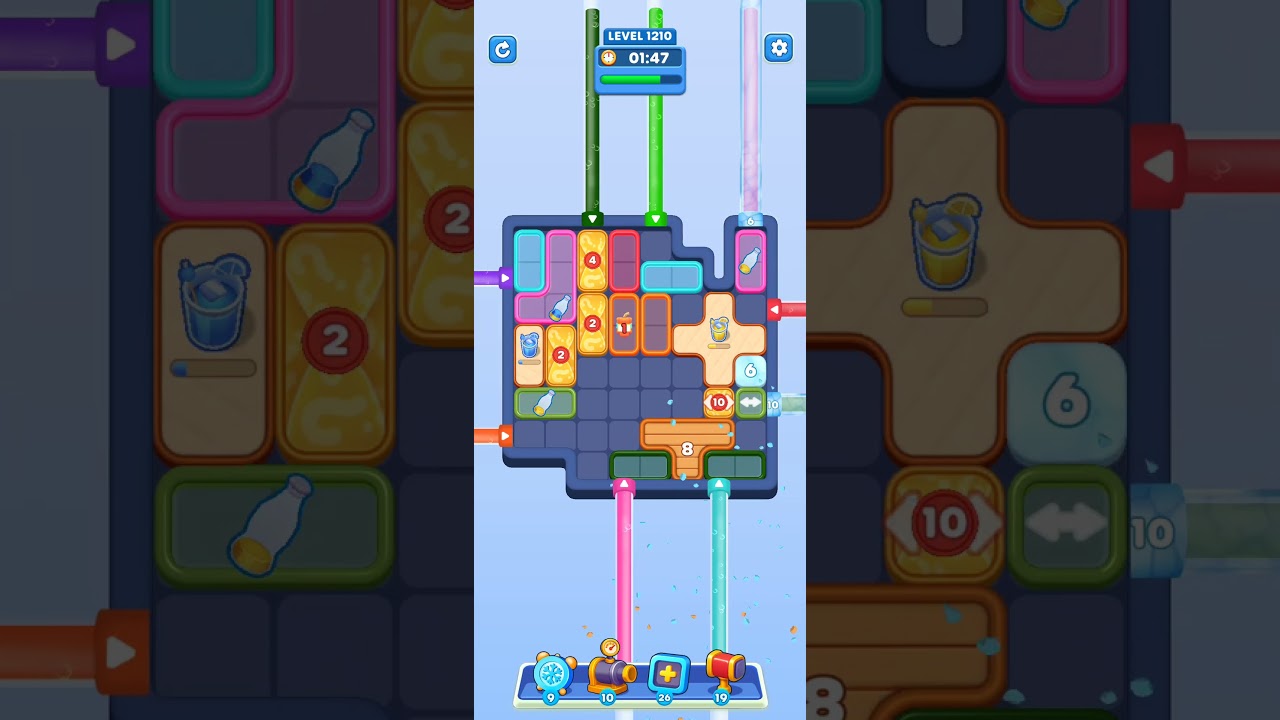Screen dimensions: 1280x720
Task: Tap the clock icon next to the timer
Action: coord(610,58)
